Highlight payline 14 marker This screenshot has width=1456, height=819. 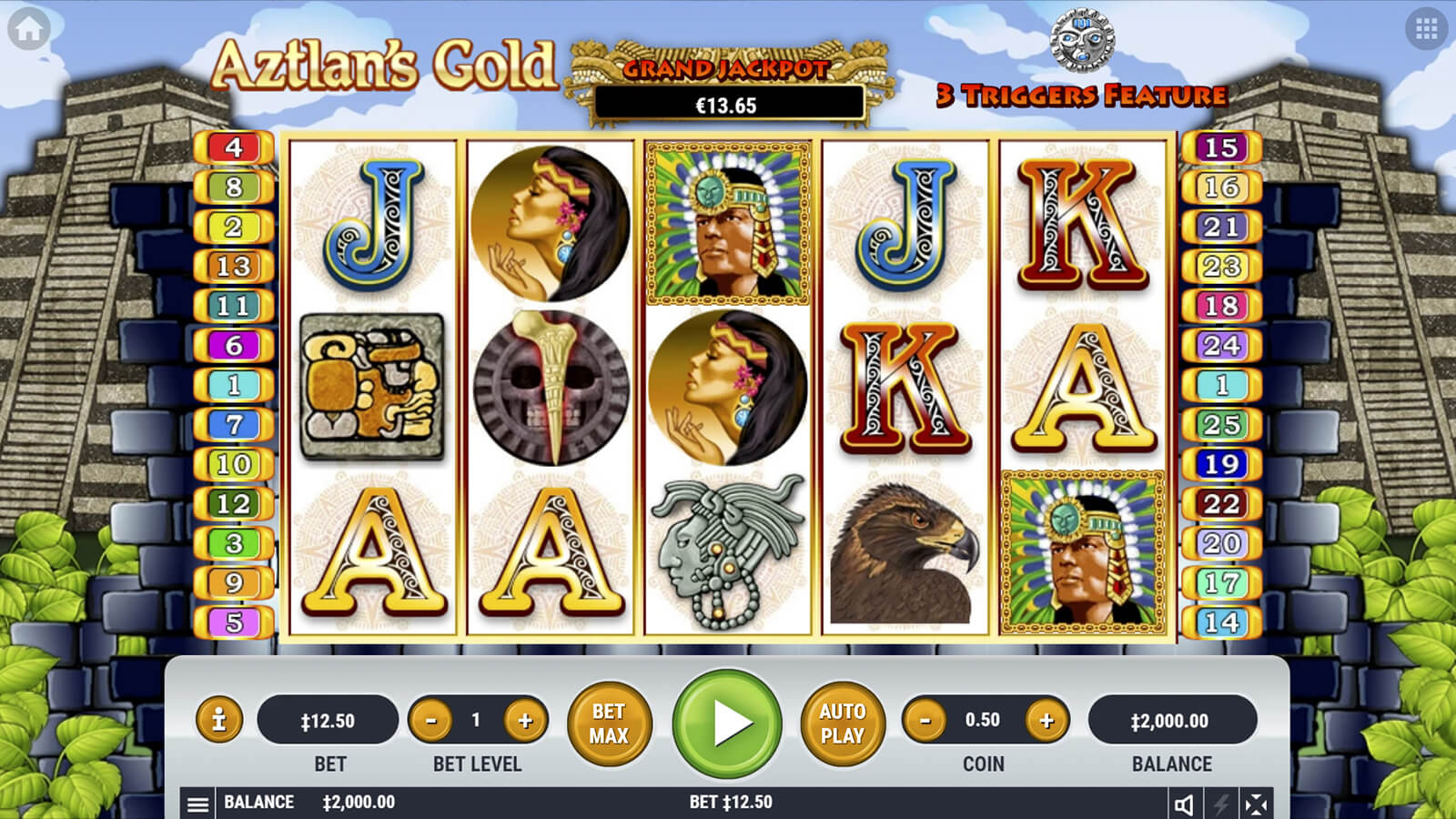coord(1221,622)
